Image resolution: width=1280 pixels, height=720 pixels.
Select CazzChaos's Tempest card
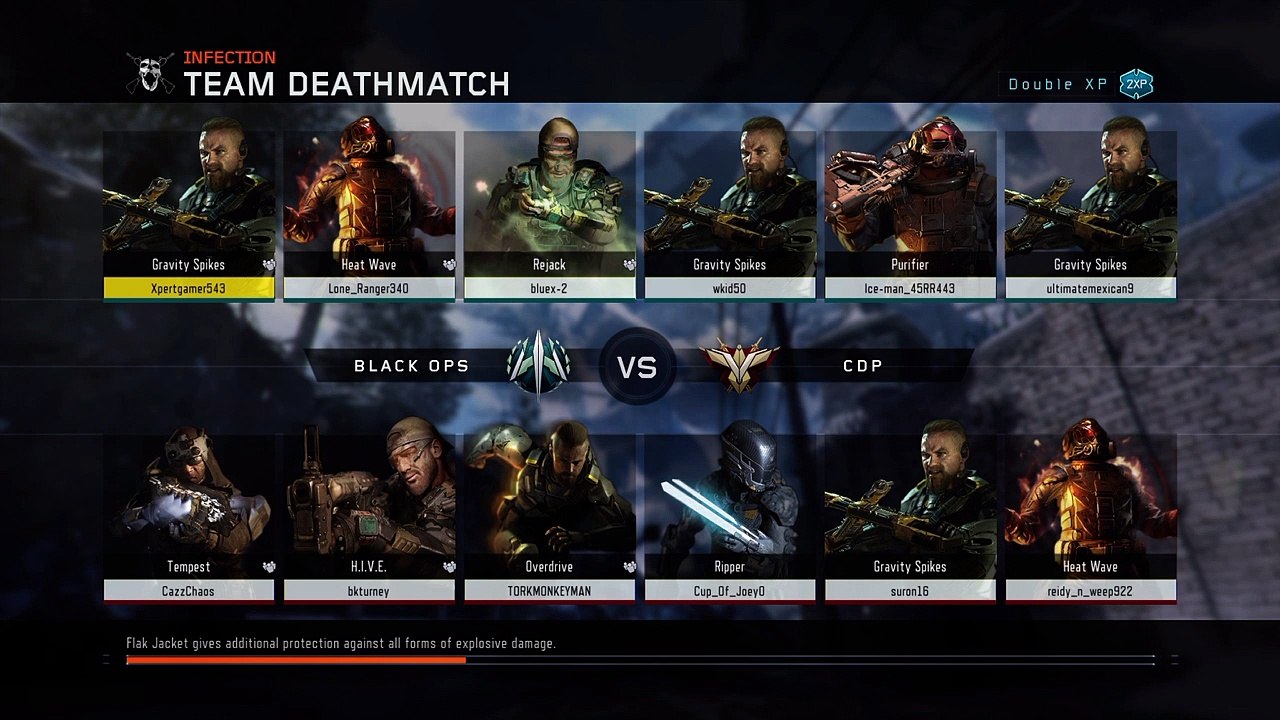189,517
